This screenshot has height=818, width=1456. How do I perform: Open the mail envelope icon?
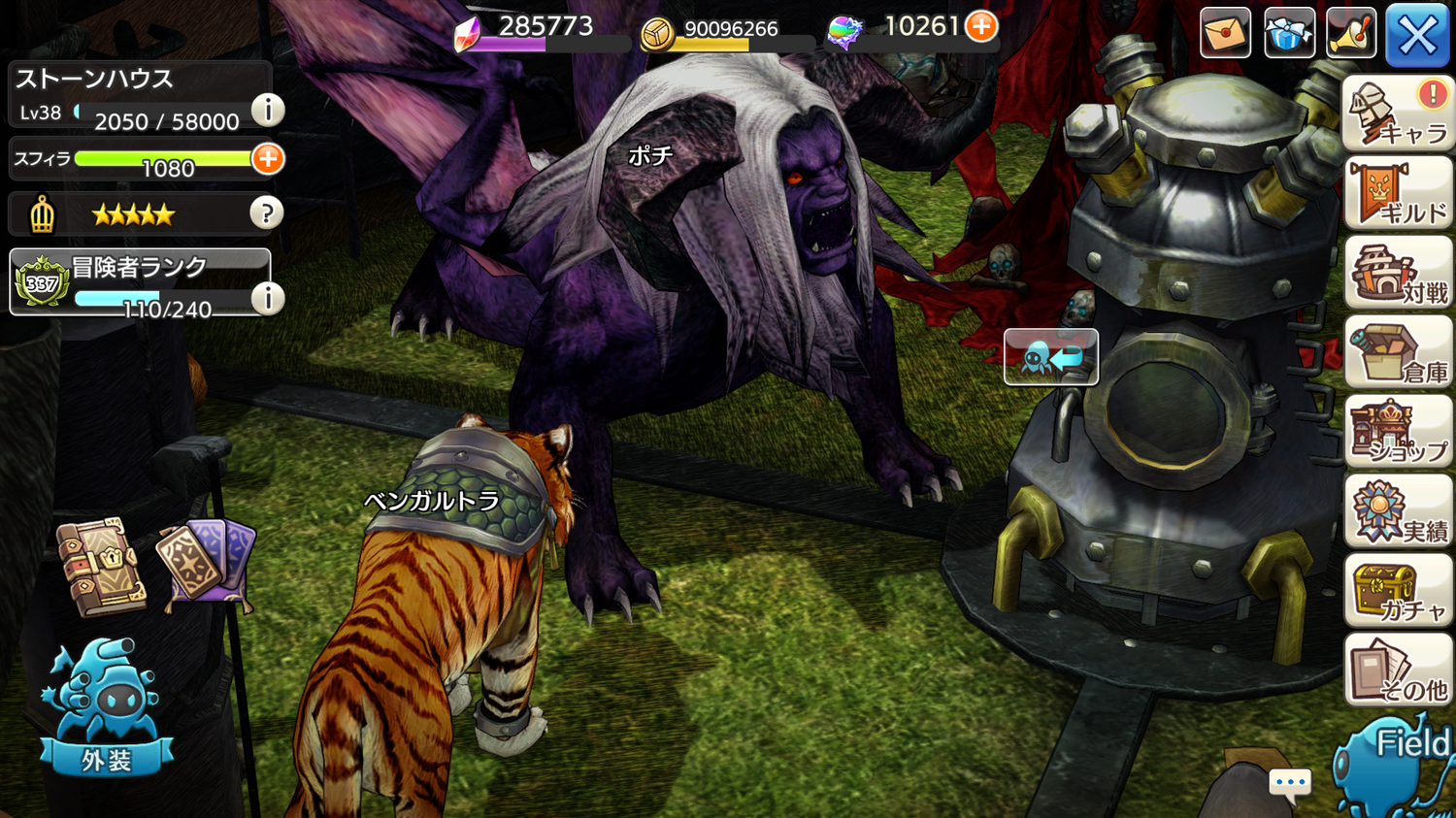pos(1225,33)
